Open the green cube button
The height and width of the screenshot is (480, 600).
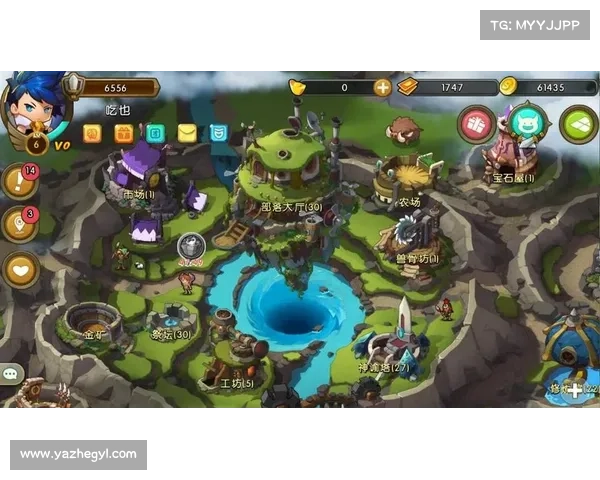click(x=578, y=124)
